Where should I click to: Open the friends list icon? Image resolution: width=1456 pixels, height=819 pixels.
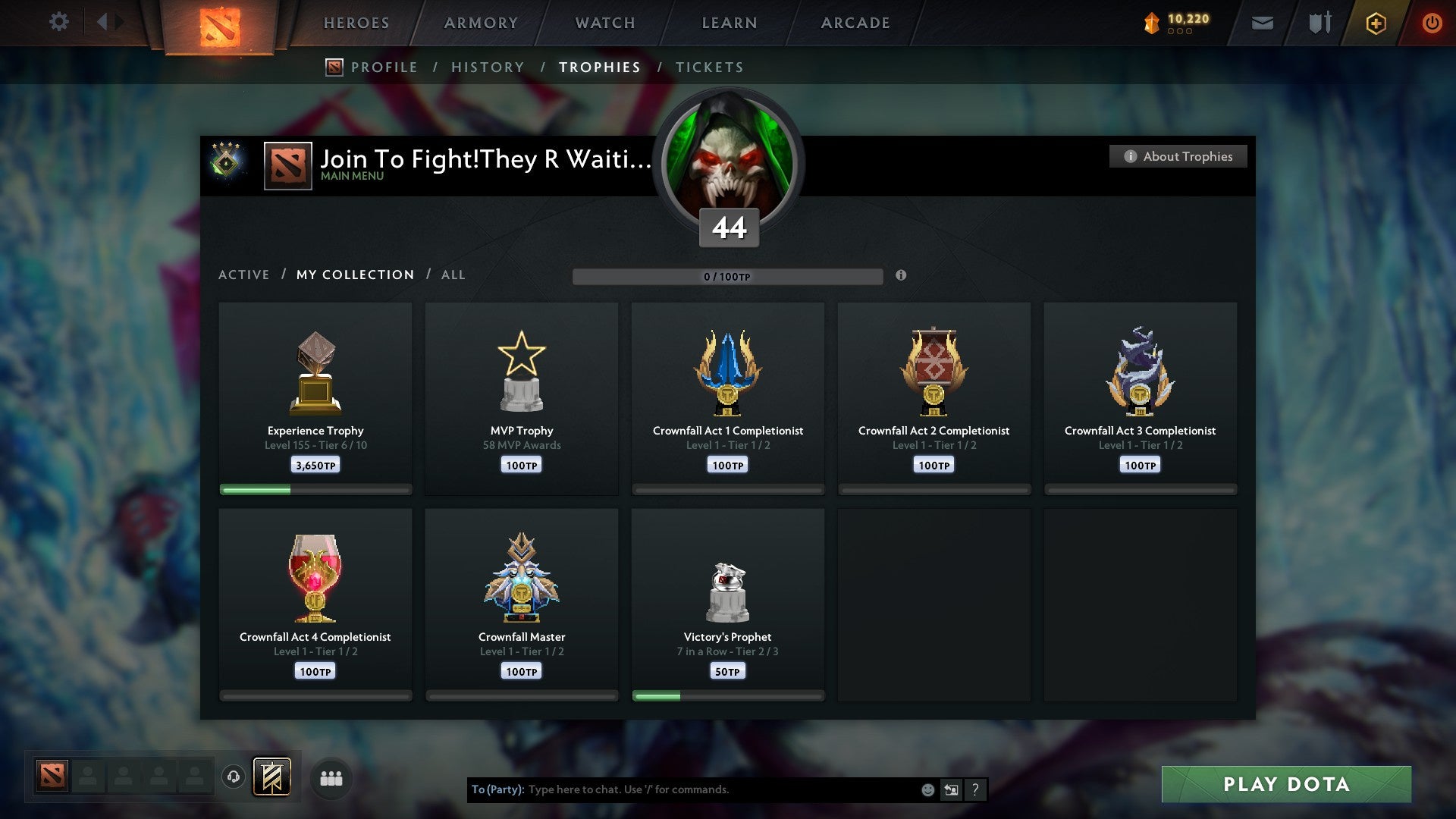coord(331,777)
